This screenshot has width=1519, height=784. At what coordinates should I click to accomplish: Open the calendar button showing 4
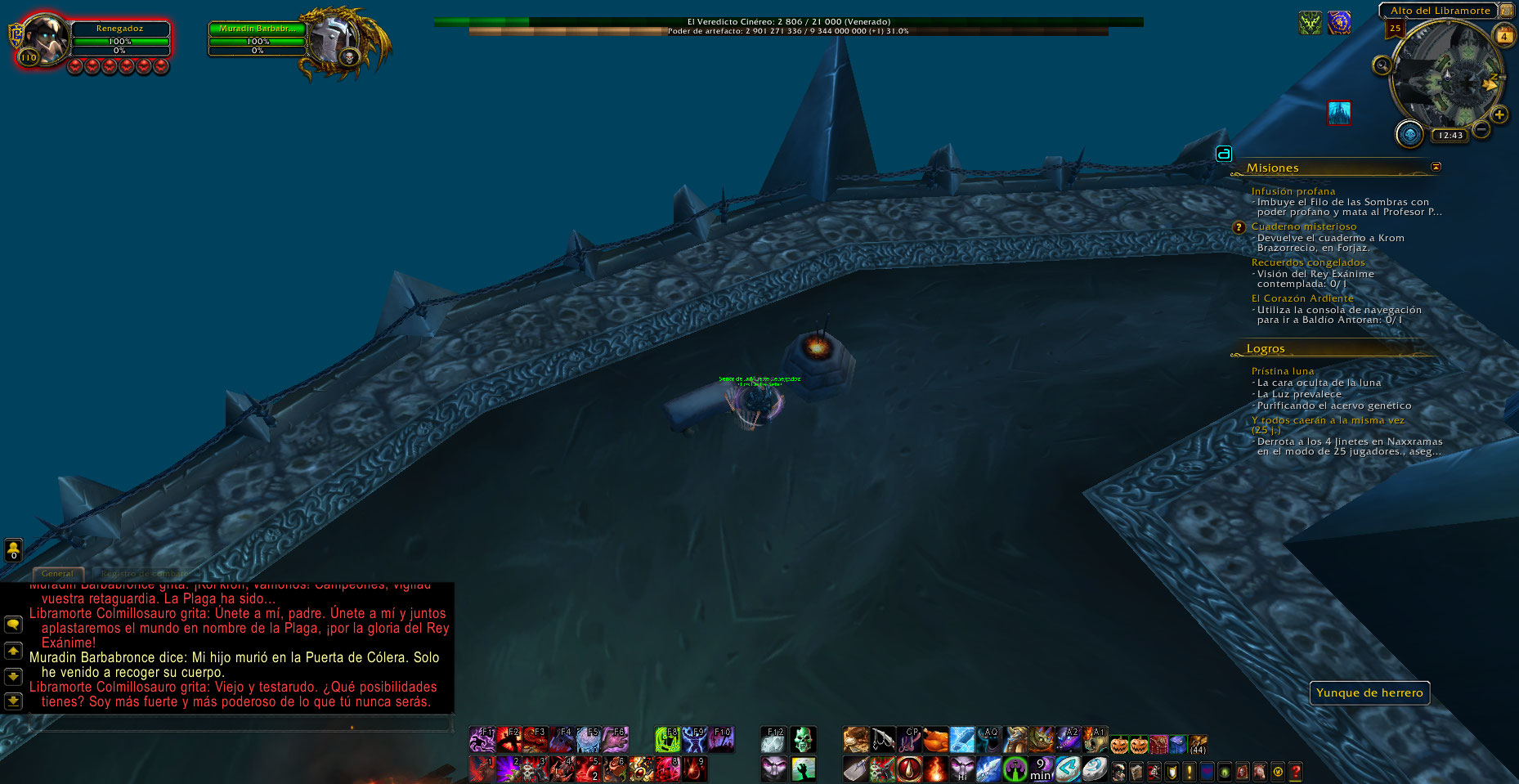click(1503, 36)
